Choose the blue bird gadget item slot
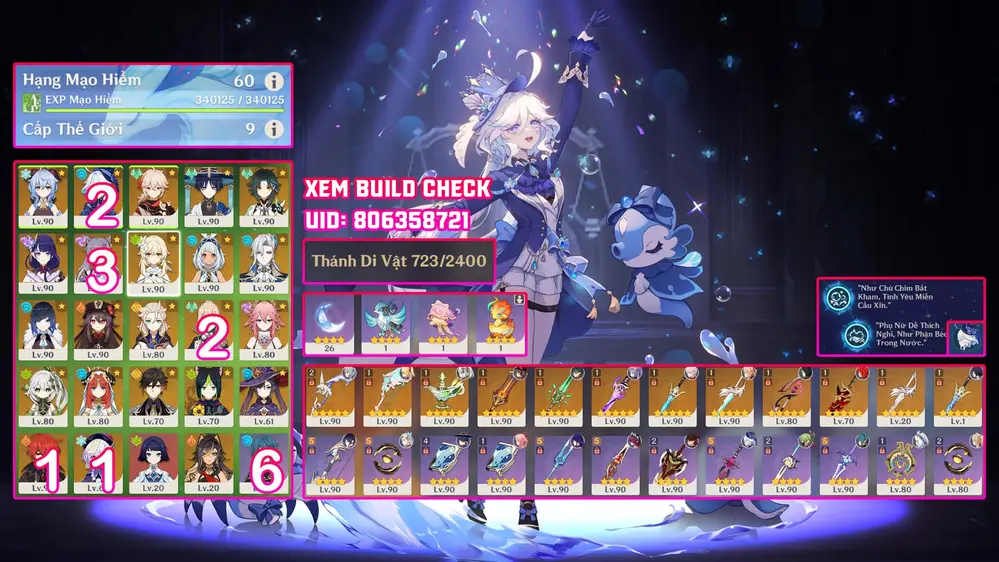Image resolution: width=999 pixels, height=562 pixels. [386, 323]
